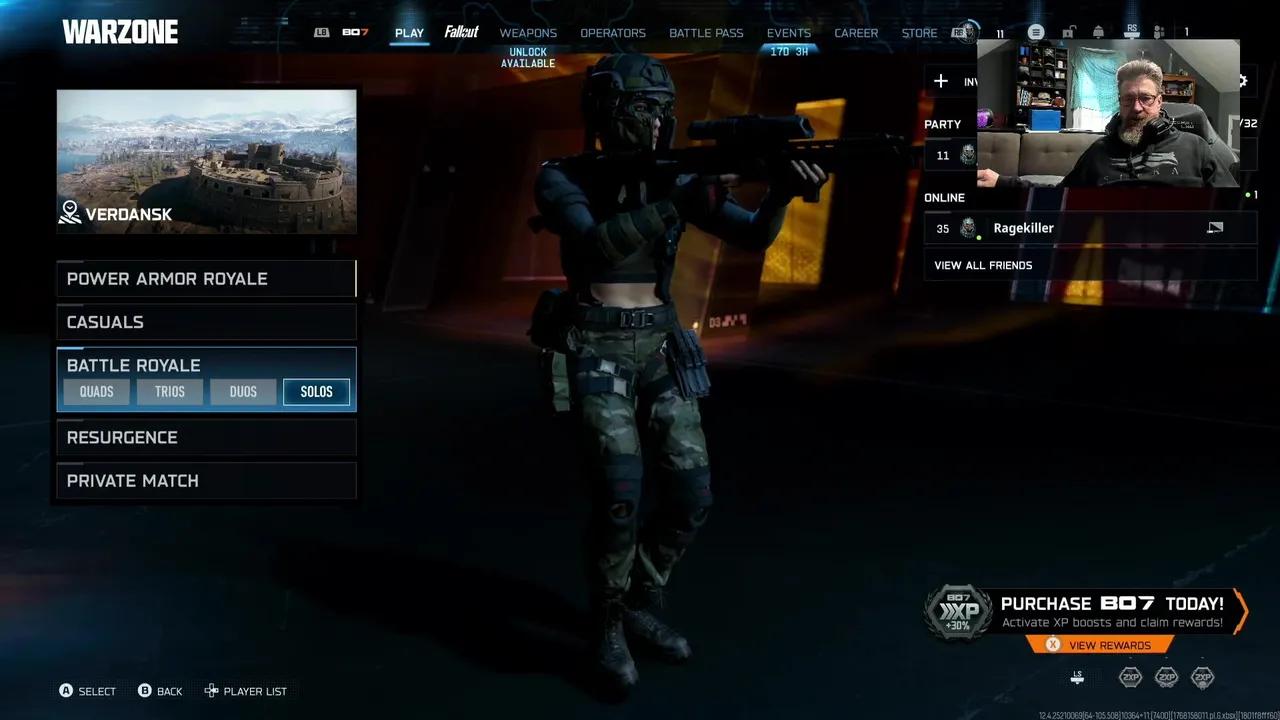
Task: Switch to the WEAPONS tab
Action: tap(528, 33)
